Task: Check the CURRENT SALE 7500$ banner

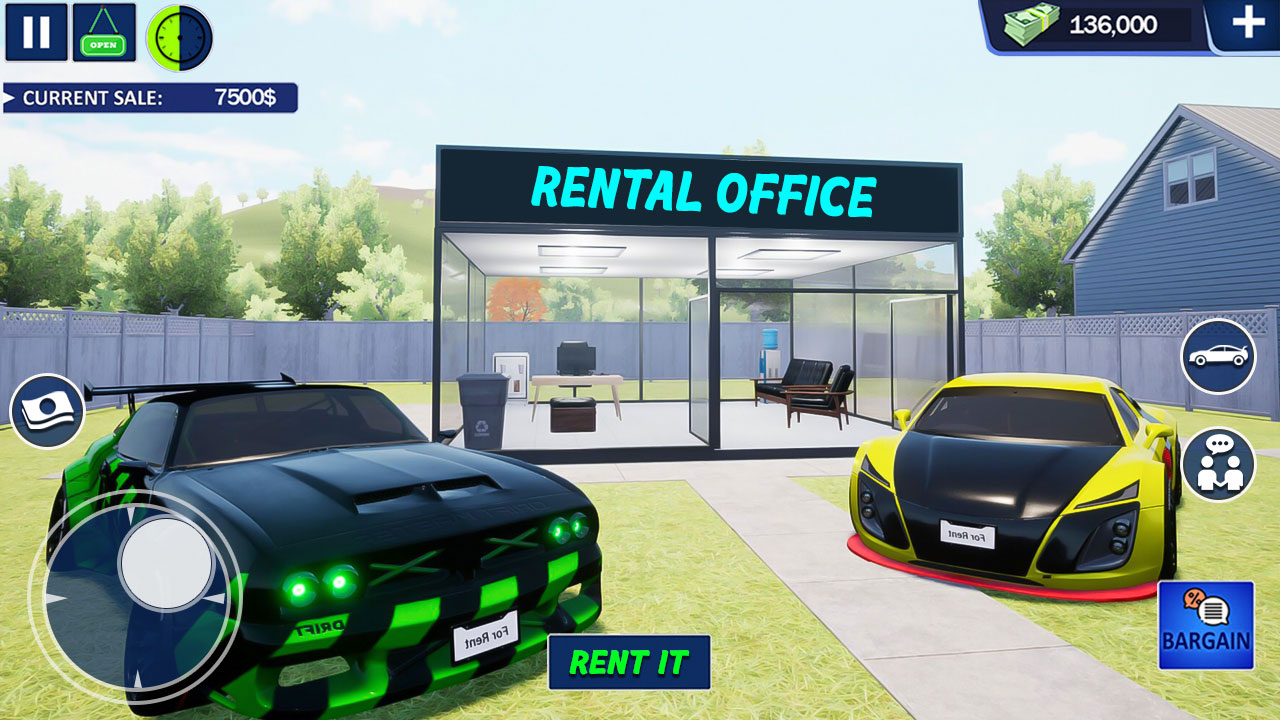Action: click(x=148, y=99)
